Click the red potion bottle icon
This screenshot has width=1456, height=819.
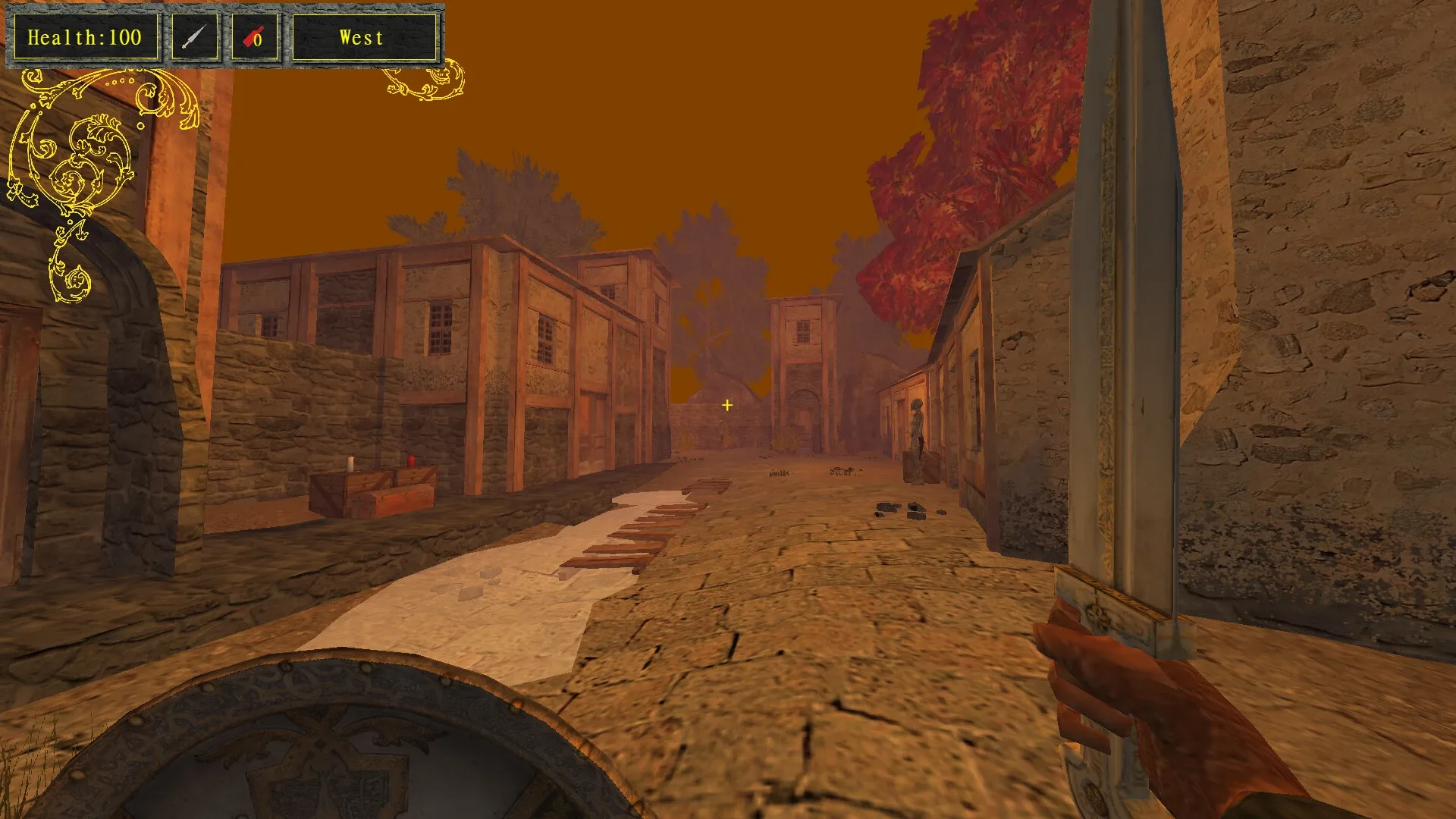pyautogui.click(x=250, y=37)
